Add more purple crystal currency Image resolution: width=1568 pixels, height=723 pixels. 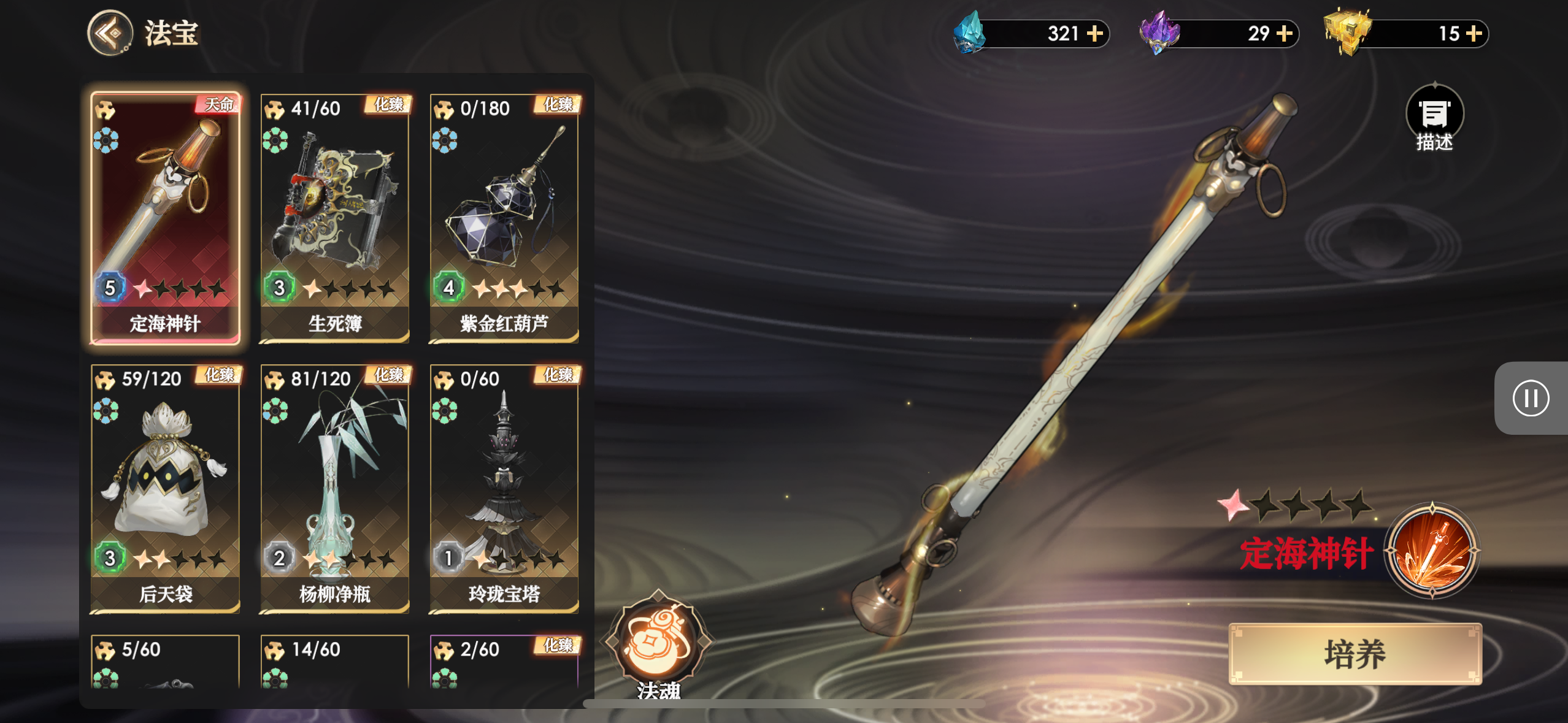(x=1284, y=33)
